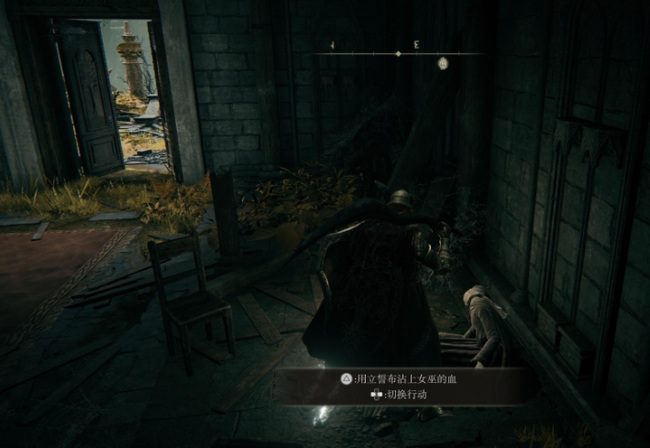Select the compass bar's center diamond

[x=398, y=53]
